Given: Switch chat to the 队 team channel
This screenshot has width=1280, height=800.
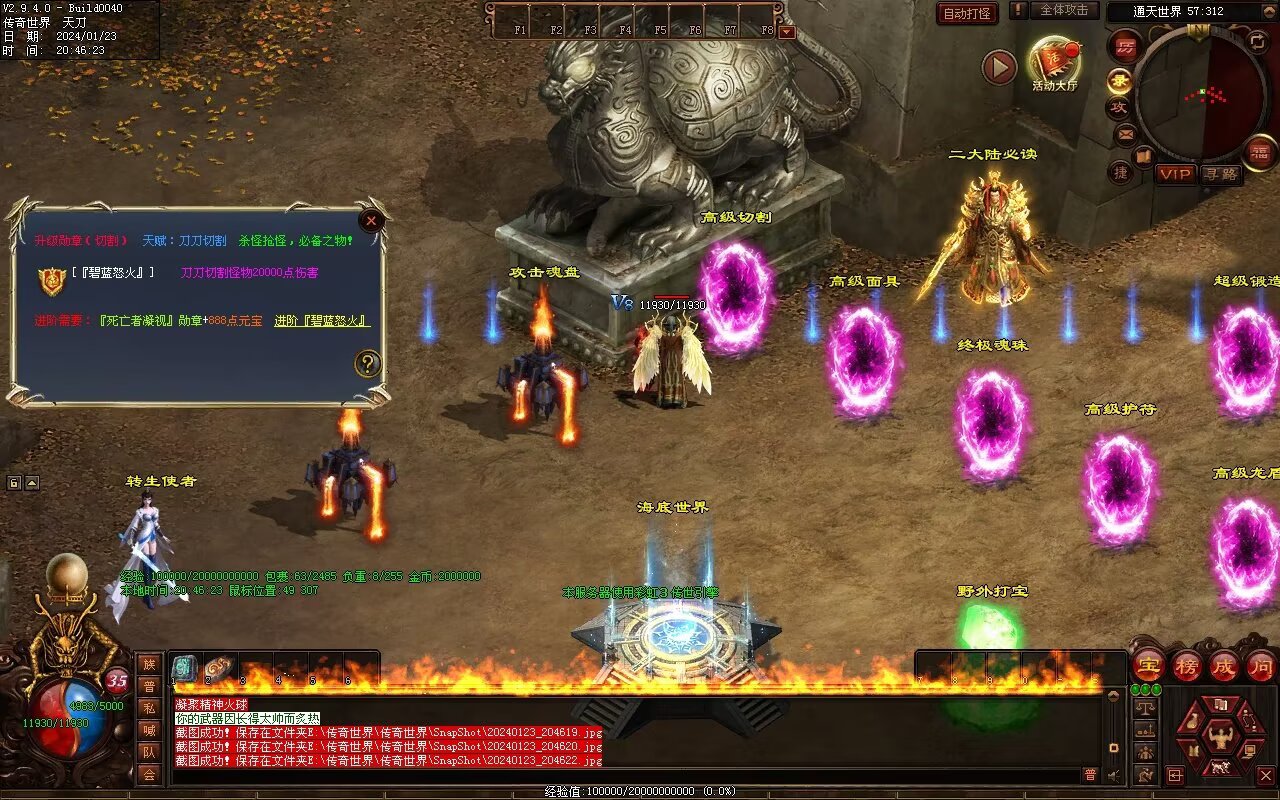Looking at the screenshot, I should (x=149, y=752).
